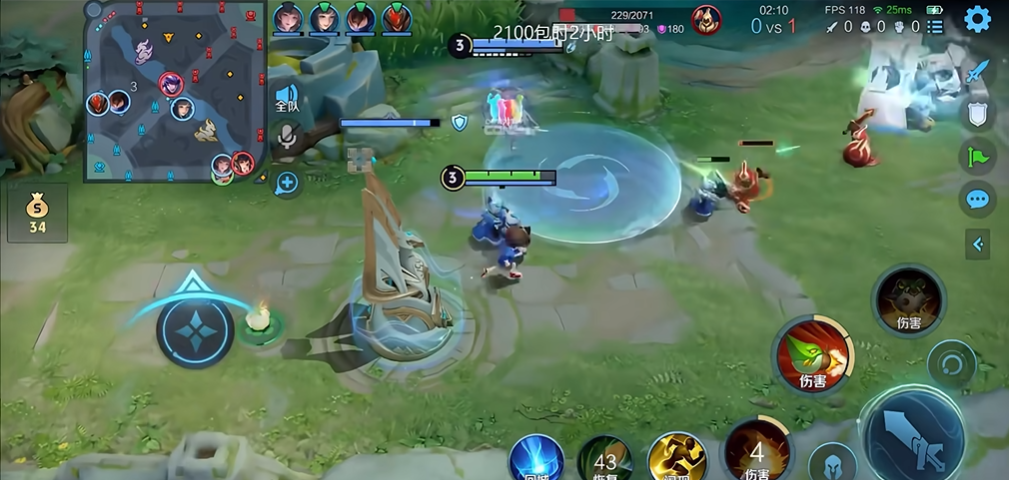Use the heal (恢复) button
Screen dimensions: 1009x480
click(605, 462)
